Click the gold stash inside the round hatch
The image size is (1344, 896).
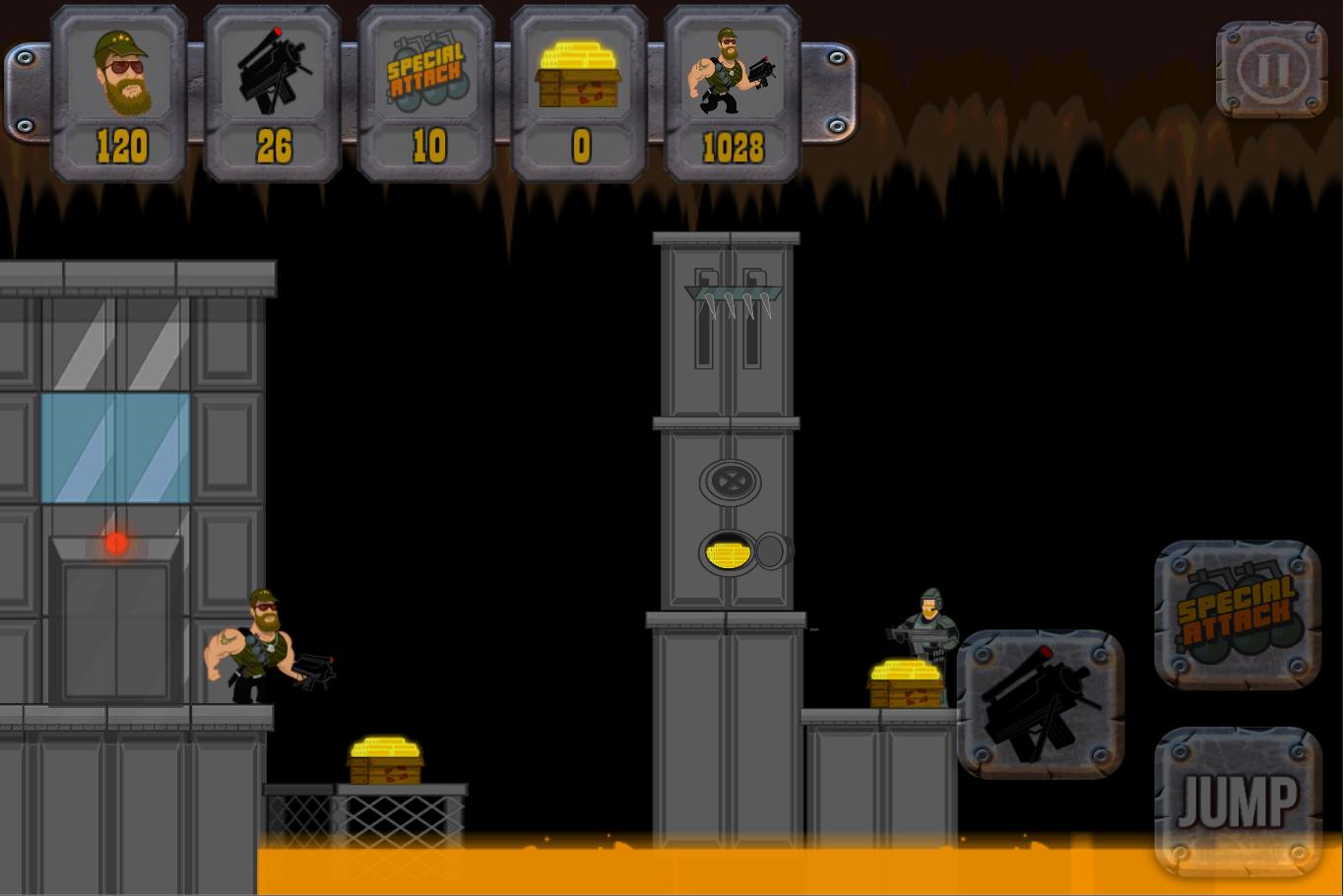(729, 552)
